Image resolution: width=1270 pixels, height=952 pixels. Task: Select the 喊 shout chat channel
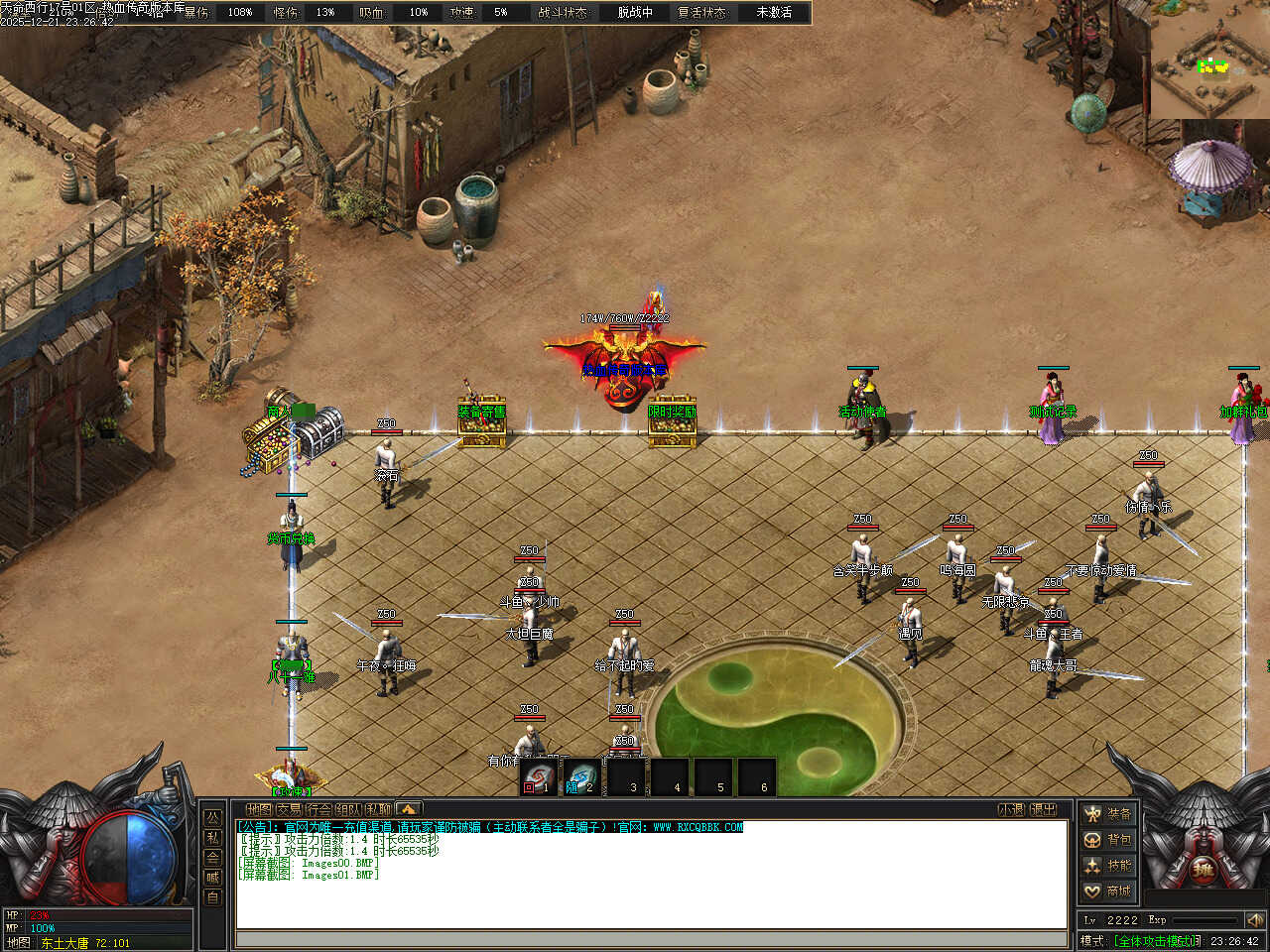click(212, 878)
